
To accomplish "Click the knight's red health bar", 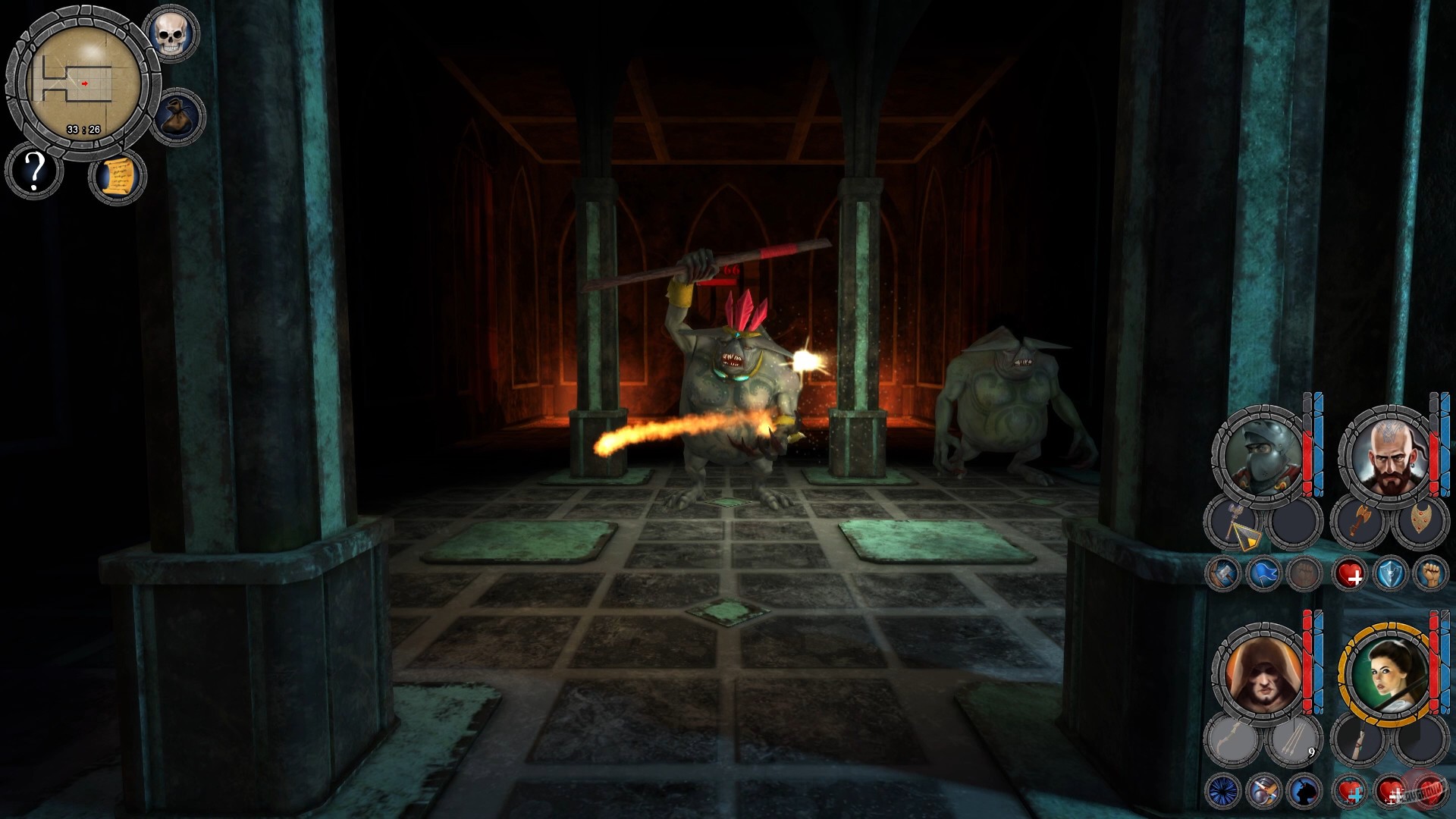I will tap(1306, 459).
